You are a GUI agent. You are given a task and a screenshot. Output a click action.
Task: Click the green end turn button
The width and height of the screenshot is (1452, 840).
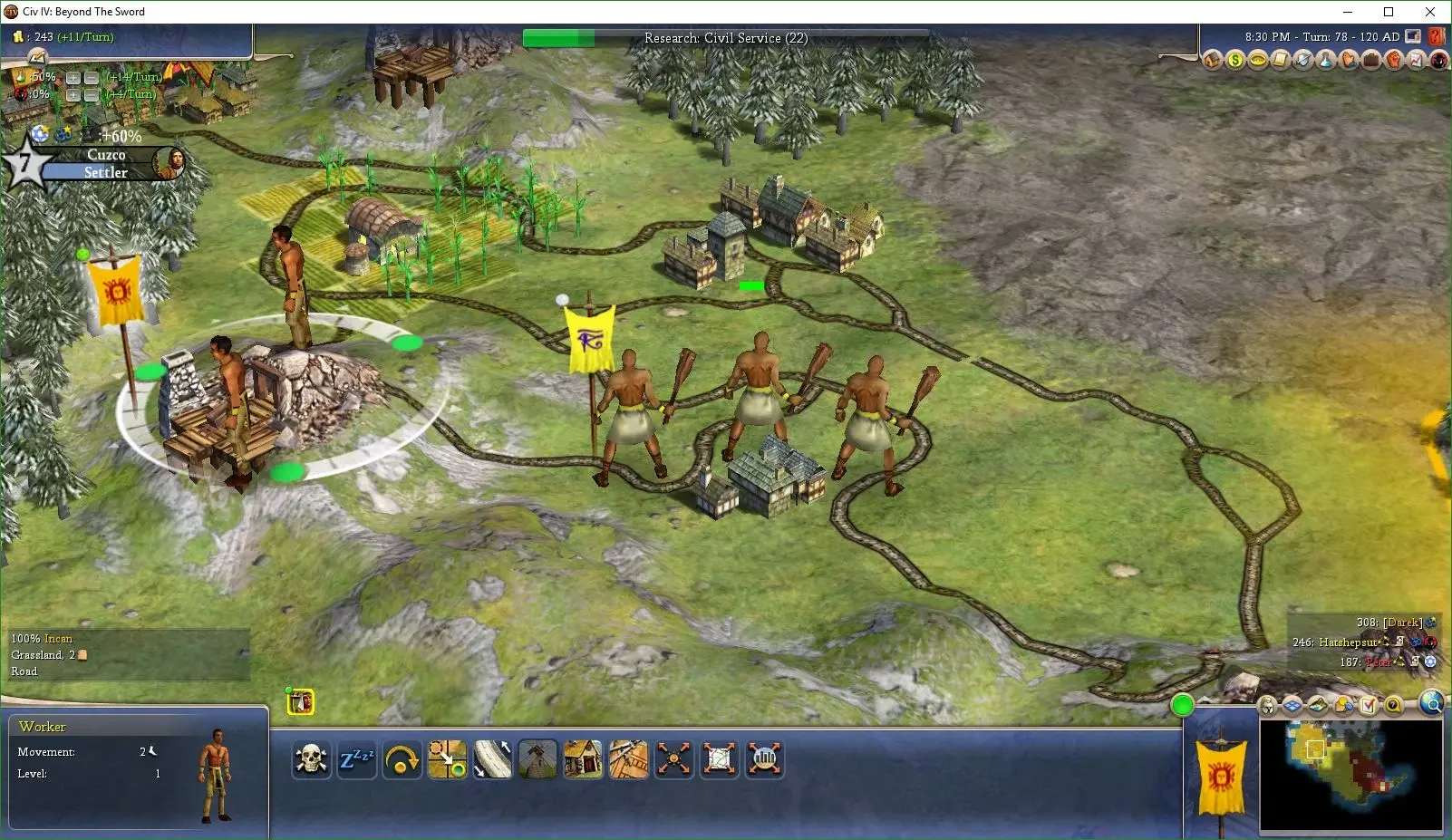tap(1182, 705)
